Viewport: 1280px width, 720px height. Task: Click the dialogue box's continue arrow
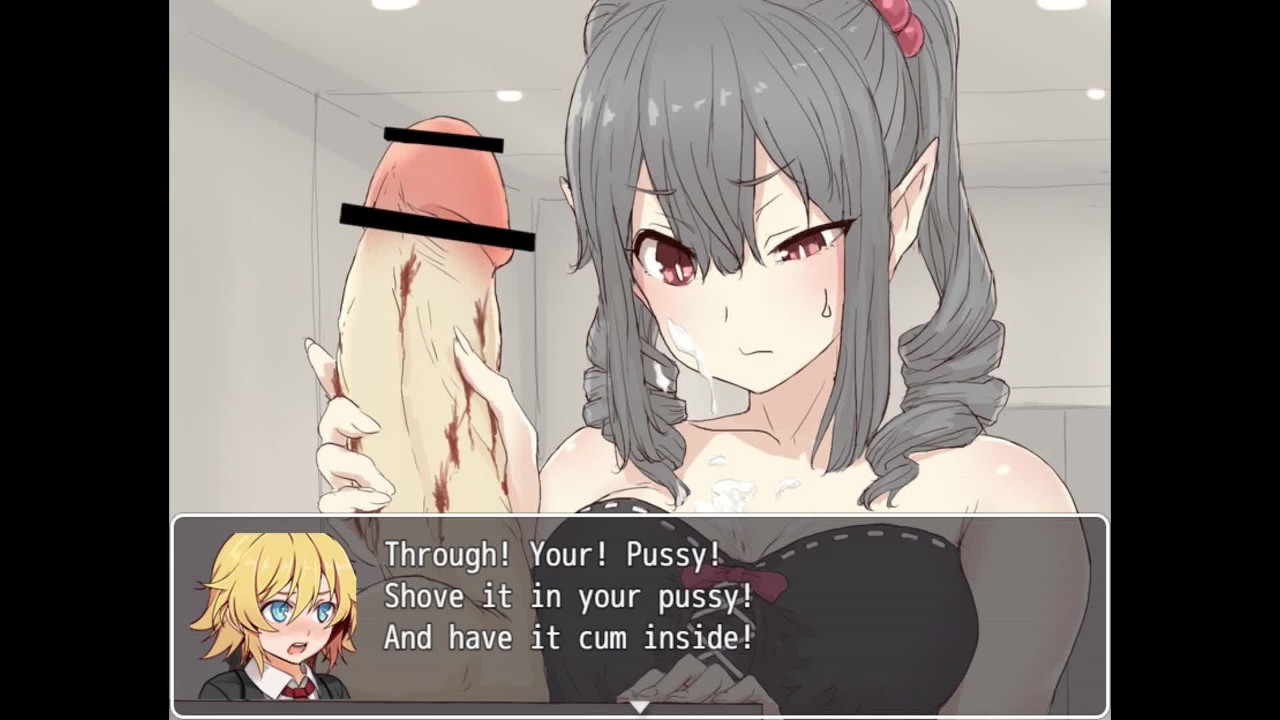(639, 706)
